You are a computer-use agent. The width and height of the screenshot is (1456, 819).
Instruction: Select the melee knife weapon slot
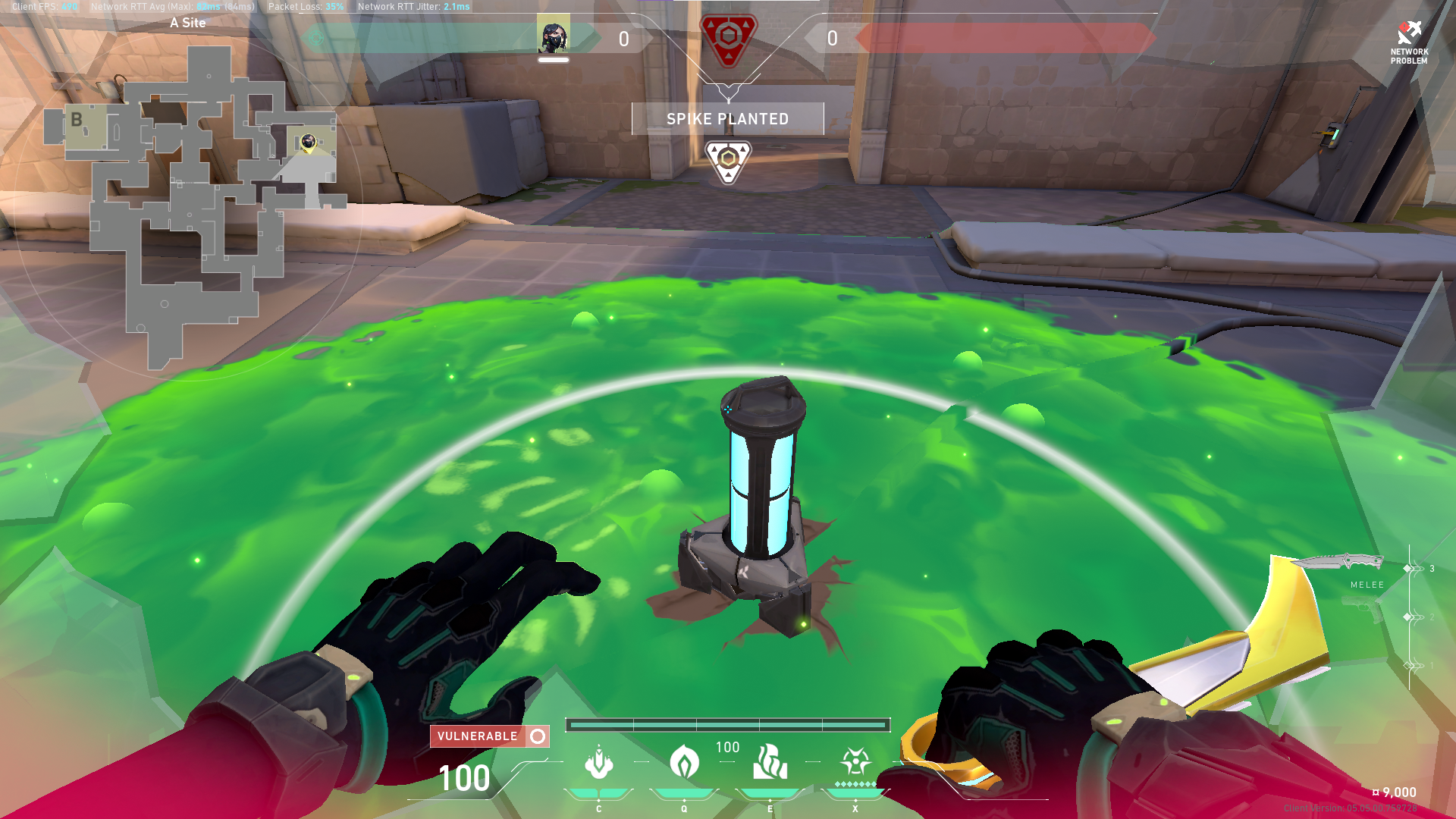pos(1338,563)
